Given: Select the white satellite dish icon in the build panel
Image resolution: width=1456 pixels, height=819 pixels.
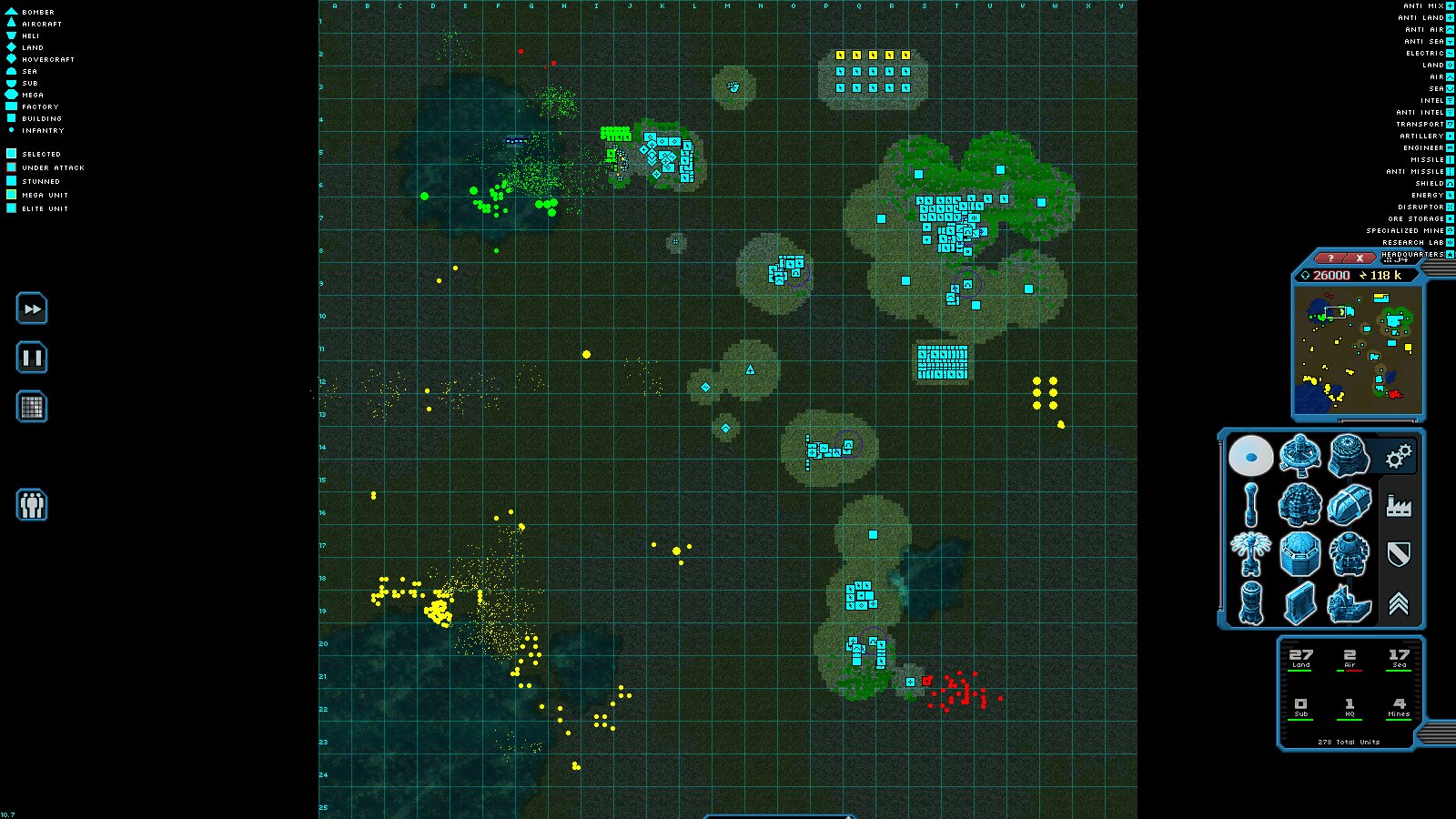Looking at the screenshot, I should click(x=1253, y=455).
